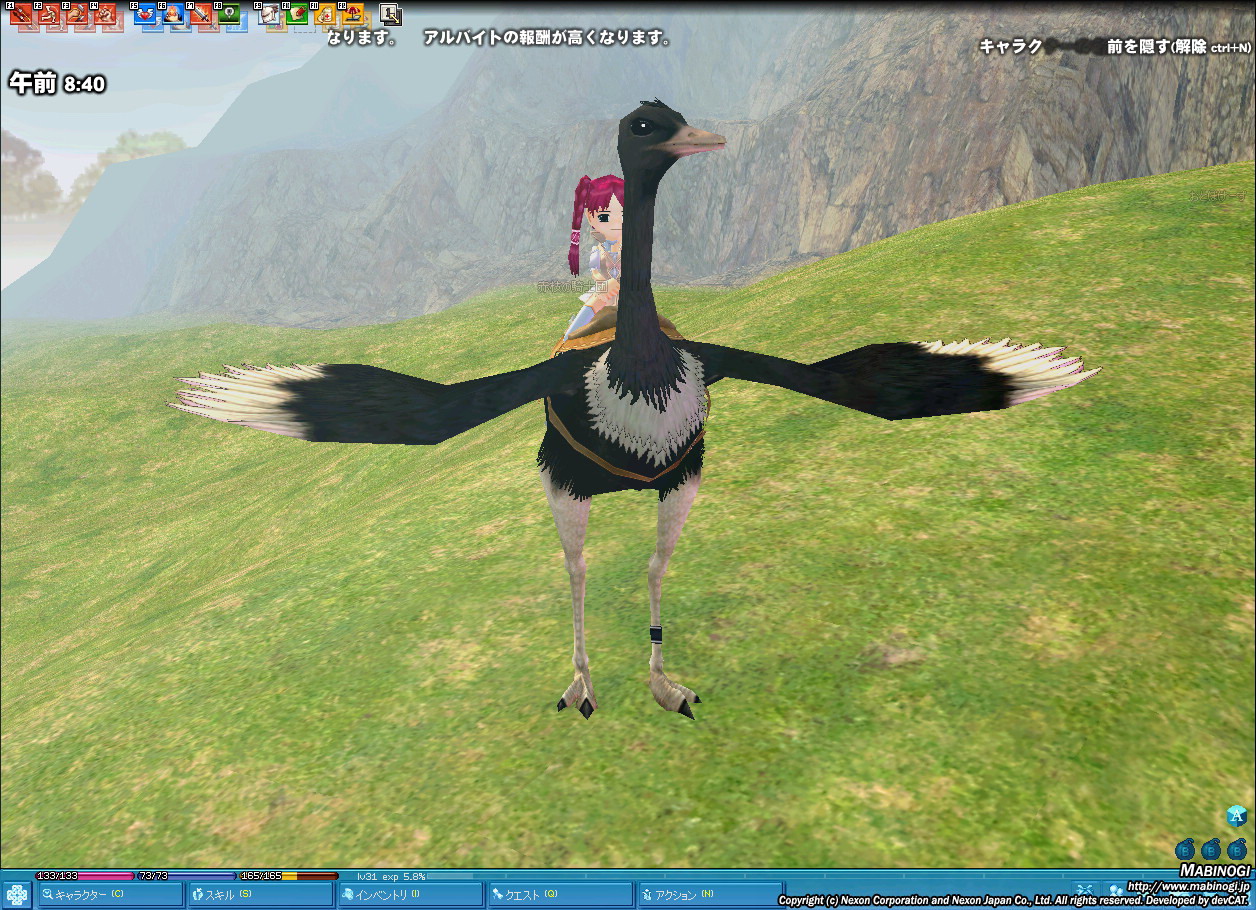Use the F2 running figure skill
Image resolution: width=1256 pixels, height=910 pixels.
point(48,14)
